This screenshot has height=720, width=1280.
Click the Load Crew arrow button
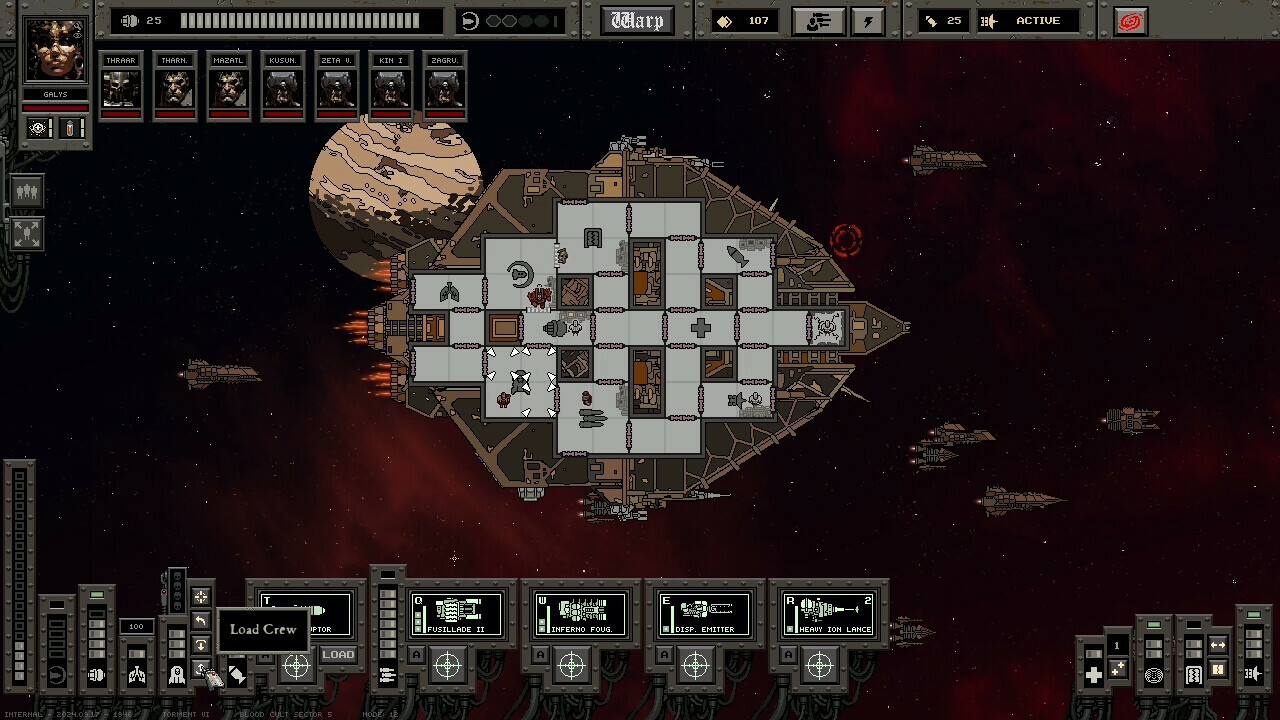(201, 670)
